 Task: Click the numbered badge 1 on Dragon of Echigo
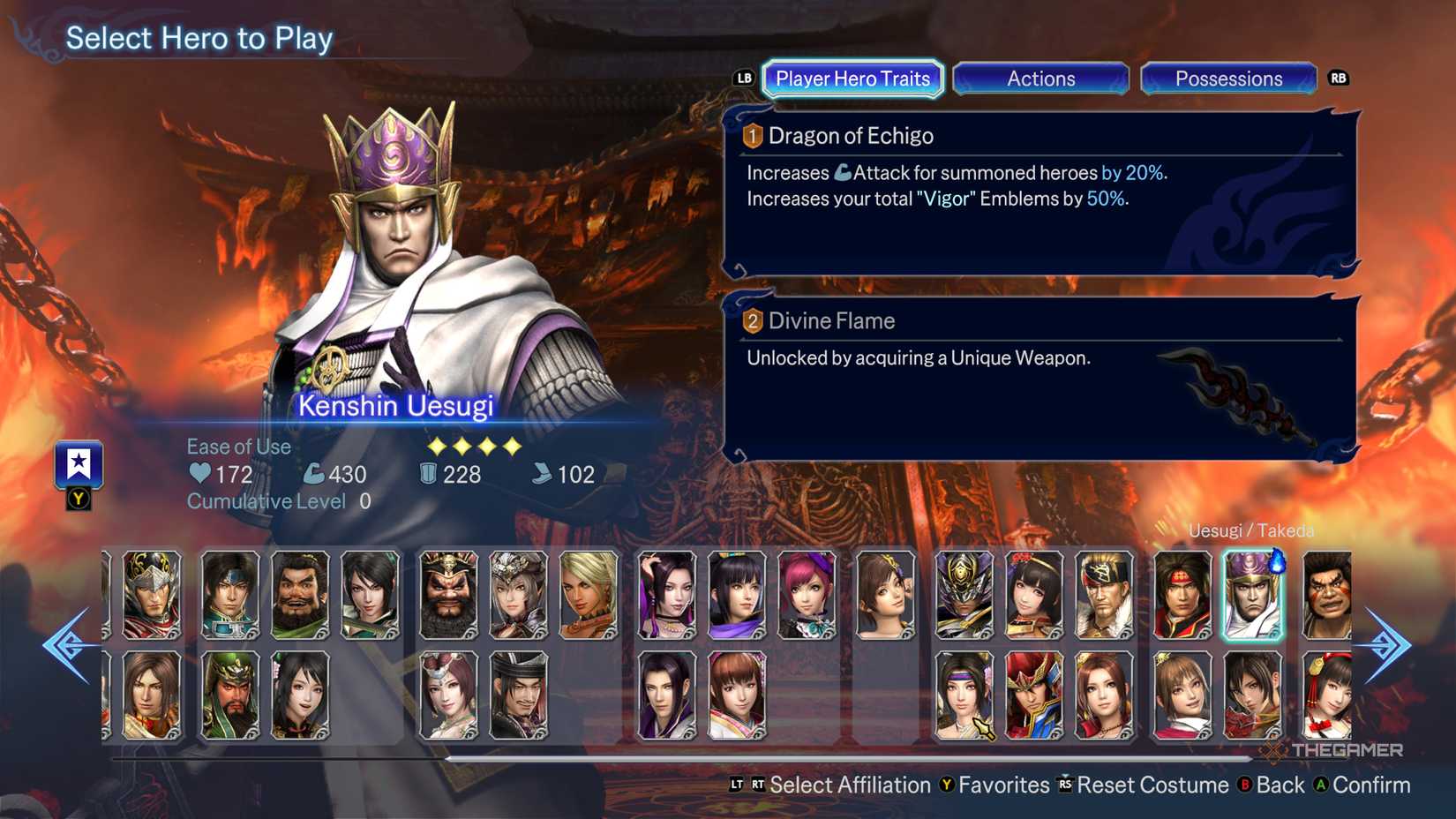point(752,136)
